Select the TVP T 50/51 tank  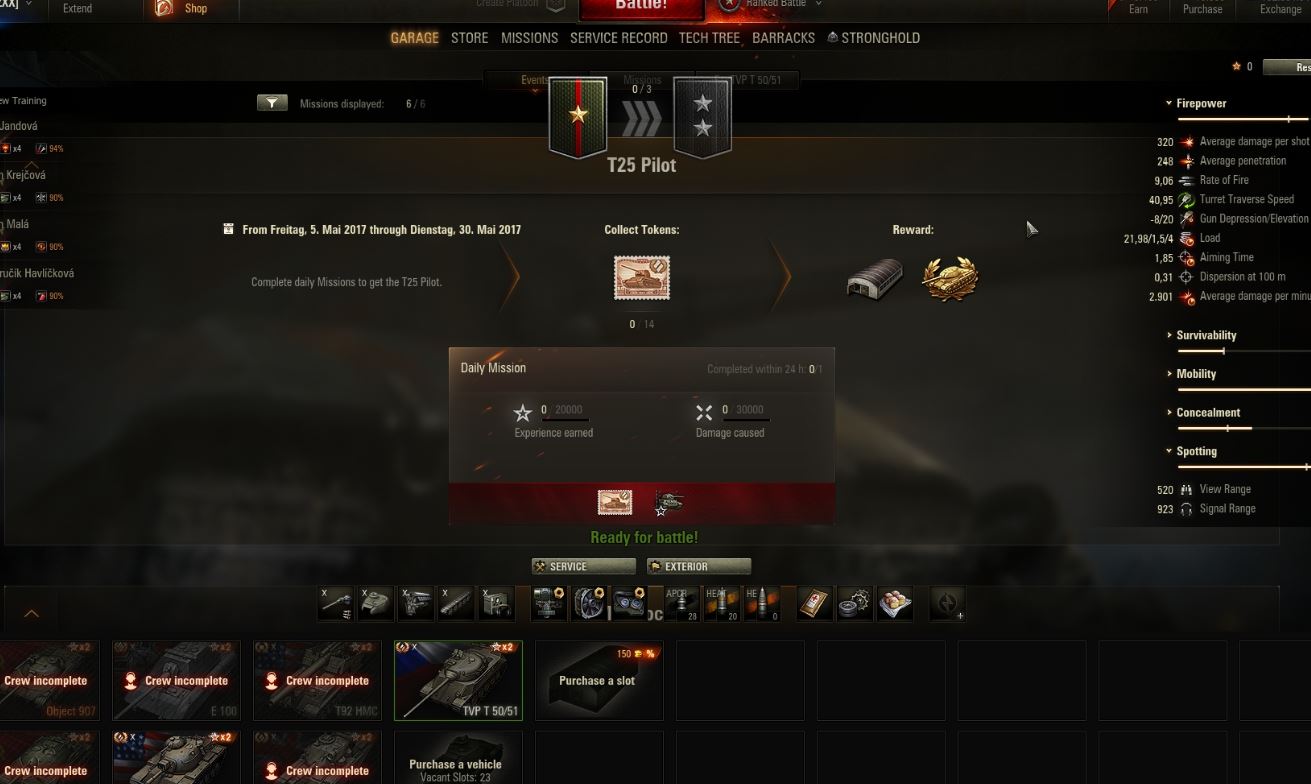(x=458, y=680)
